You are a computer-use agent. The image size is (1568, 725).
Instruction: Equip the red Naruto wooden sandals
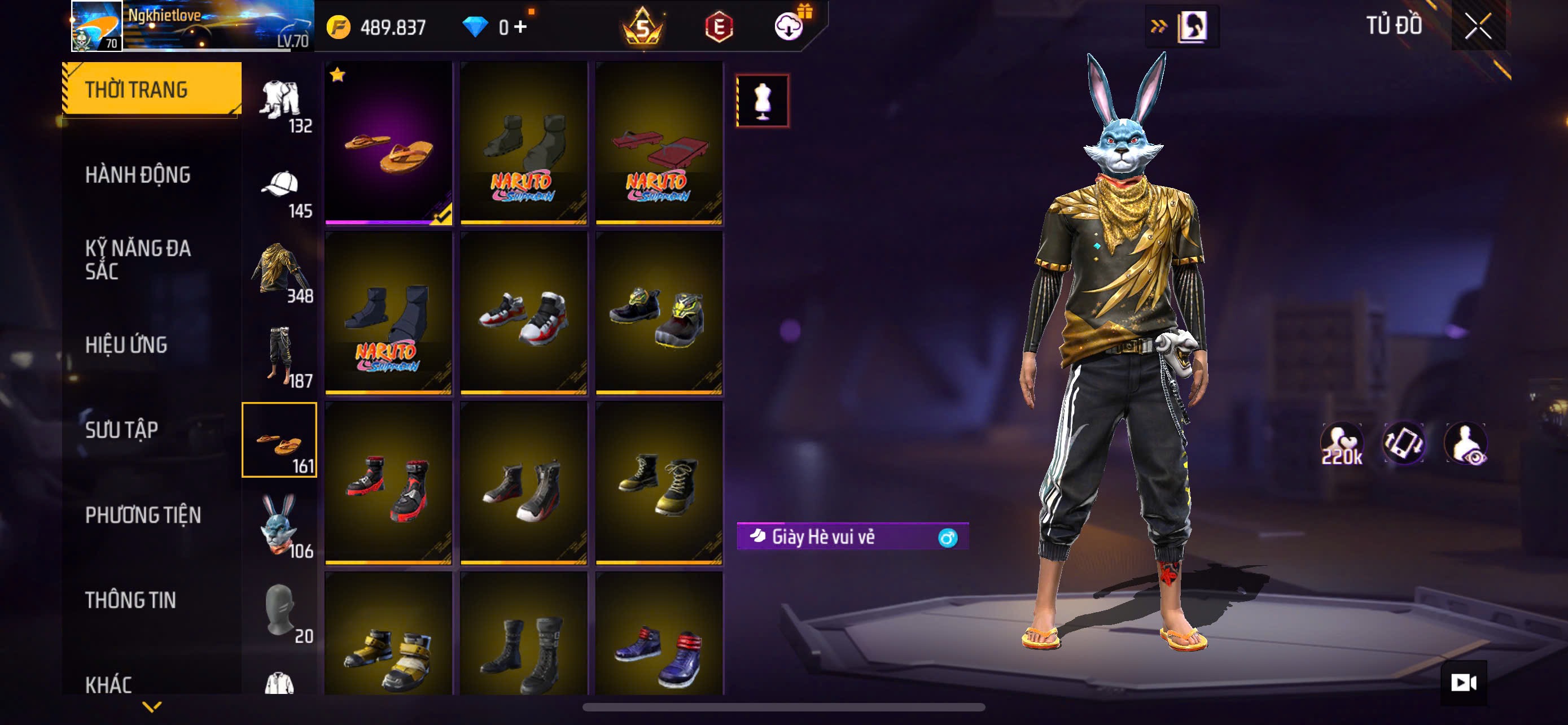(x=659, y=142)
